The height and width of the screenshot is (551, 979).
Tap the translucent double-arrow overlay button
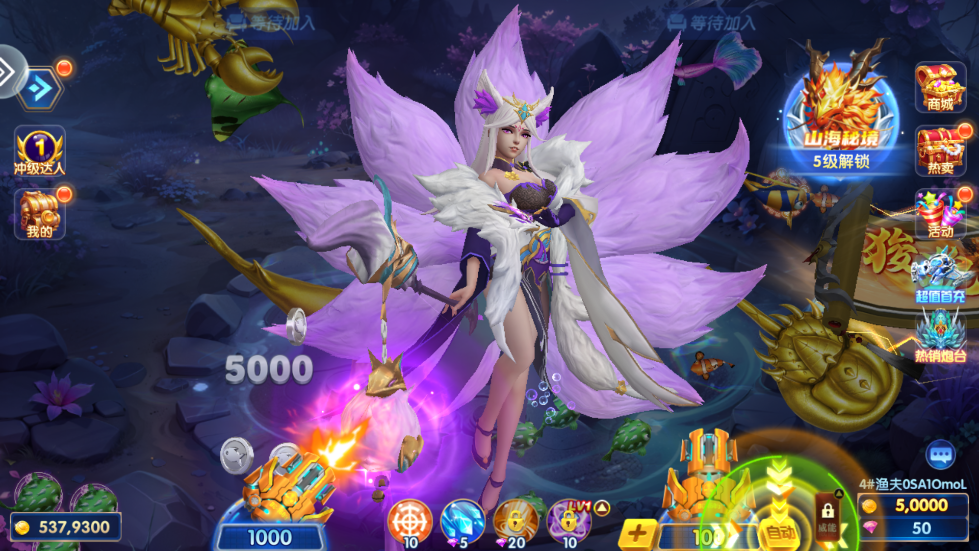click(10, 70)
